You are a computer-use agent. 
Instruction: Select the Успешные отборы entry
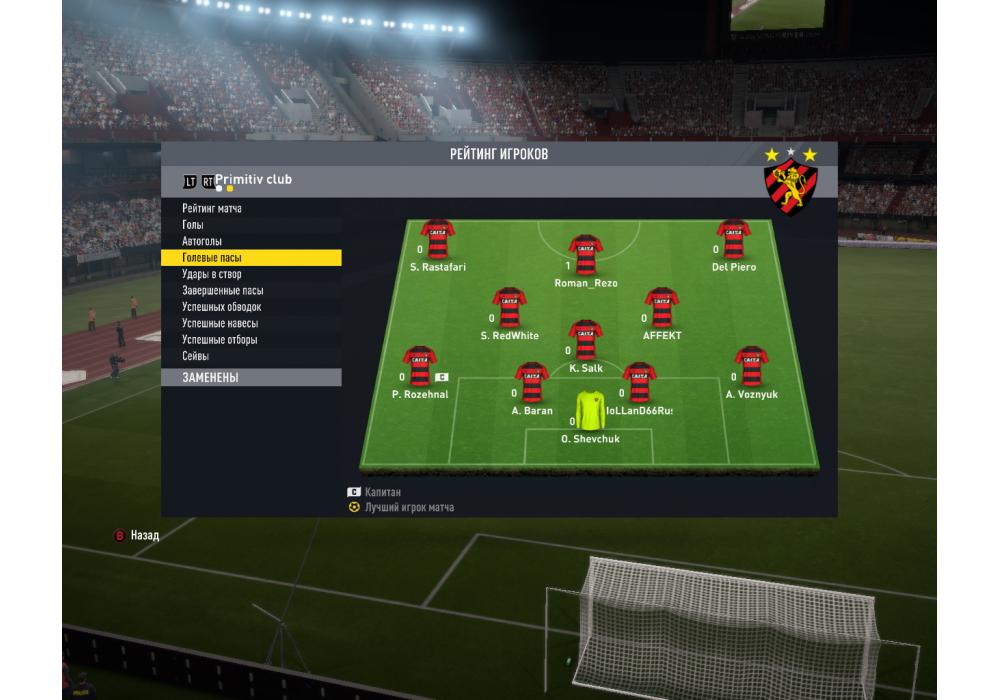[219, 340]
